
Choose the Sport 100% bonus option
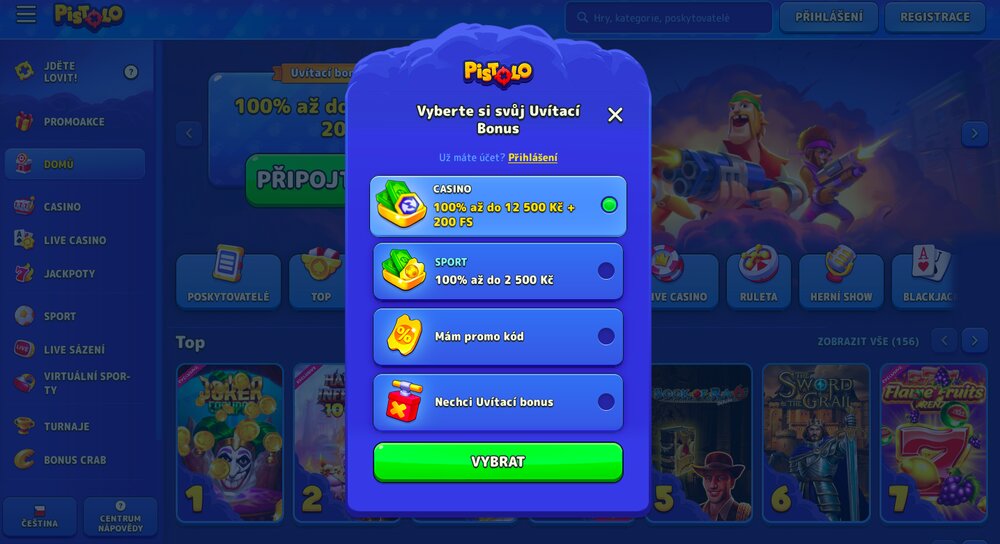point(498,271)
